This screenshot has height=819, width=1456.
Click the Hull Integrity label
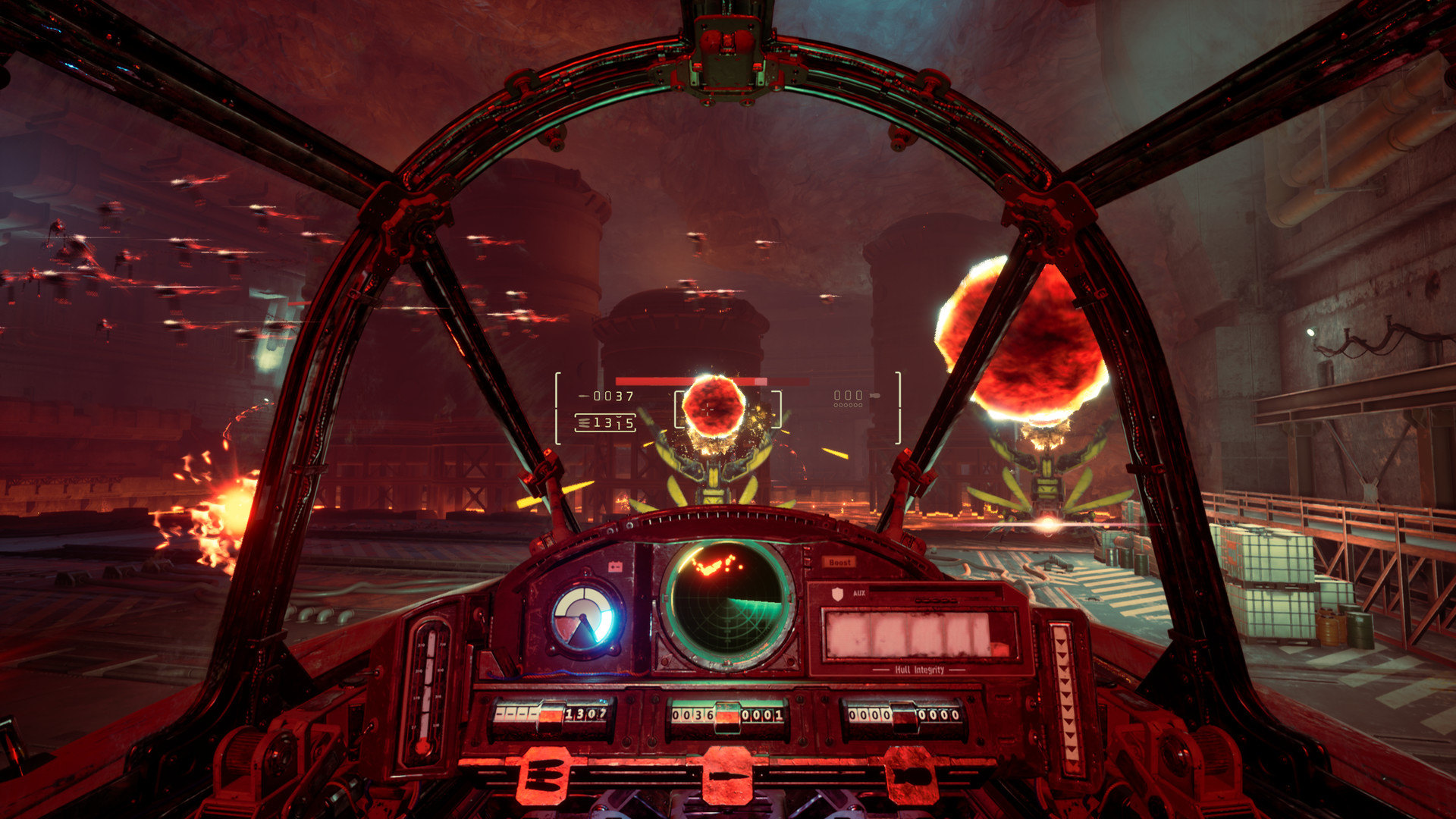(x=918, y=670)
